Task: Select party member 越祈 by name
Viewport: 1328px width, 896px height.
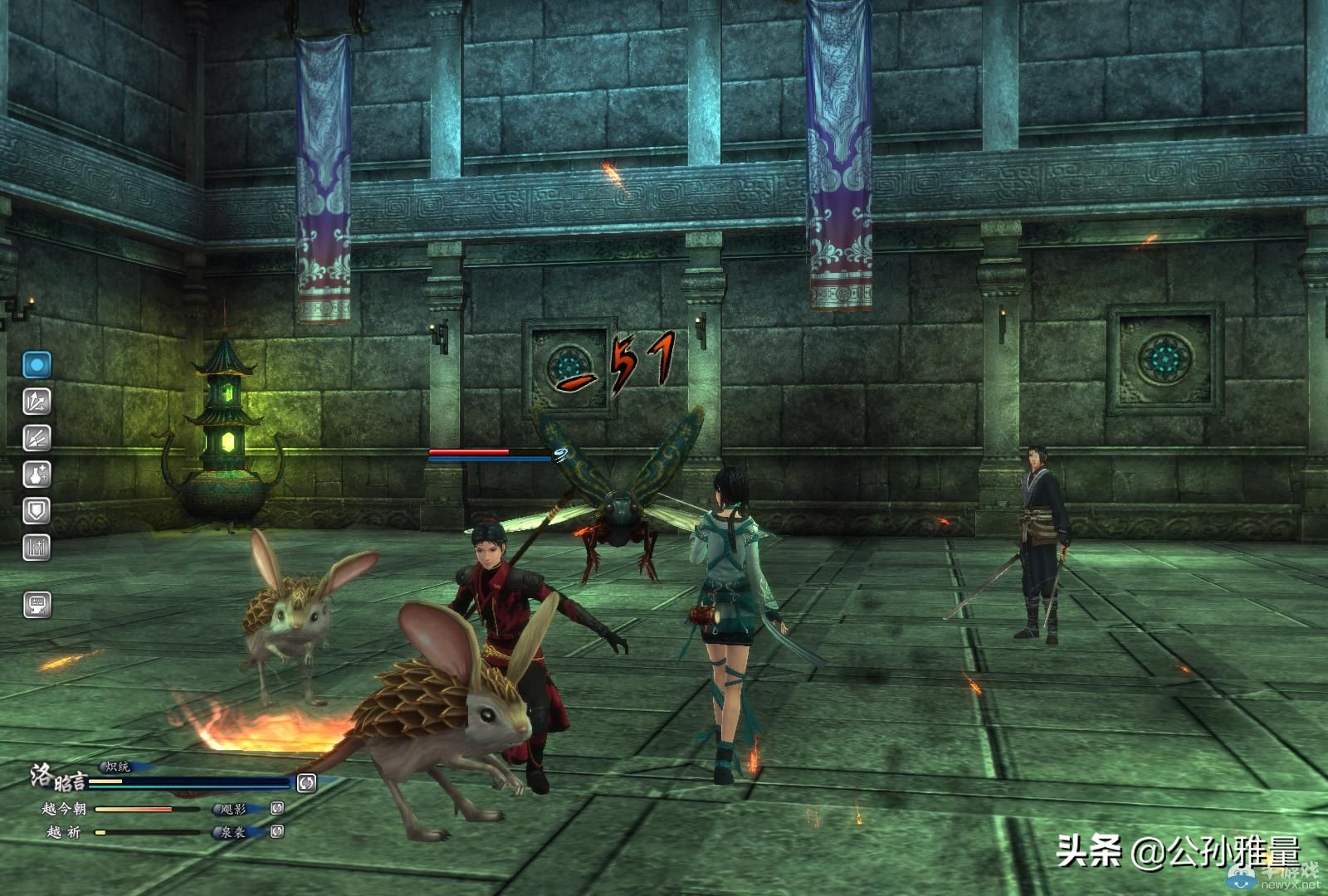Action: click(64, 832)
